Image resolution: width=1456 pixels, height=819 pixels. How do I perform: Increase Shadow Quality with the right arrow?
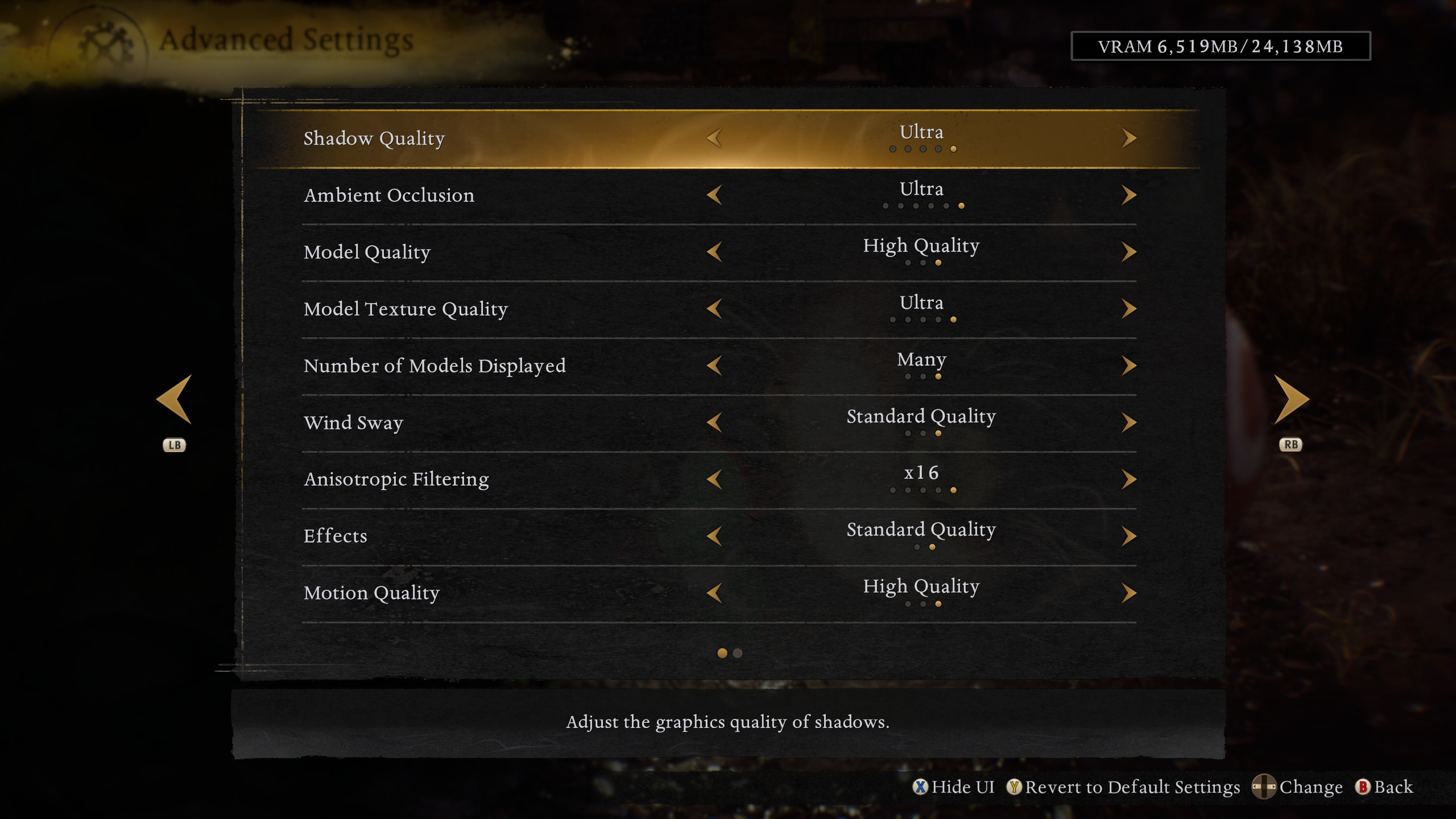[x=1129, y=138]
